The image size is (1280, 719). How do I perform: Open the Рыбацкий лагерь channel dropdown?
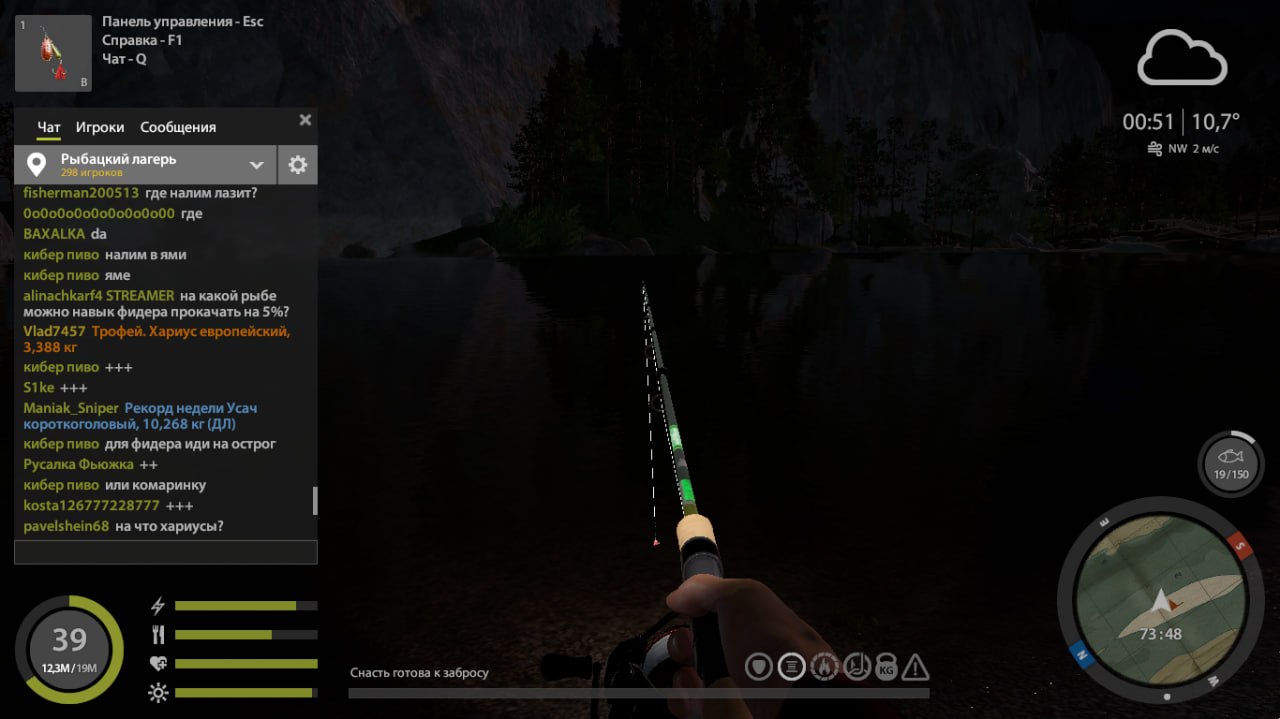click(256, 165)
